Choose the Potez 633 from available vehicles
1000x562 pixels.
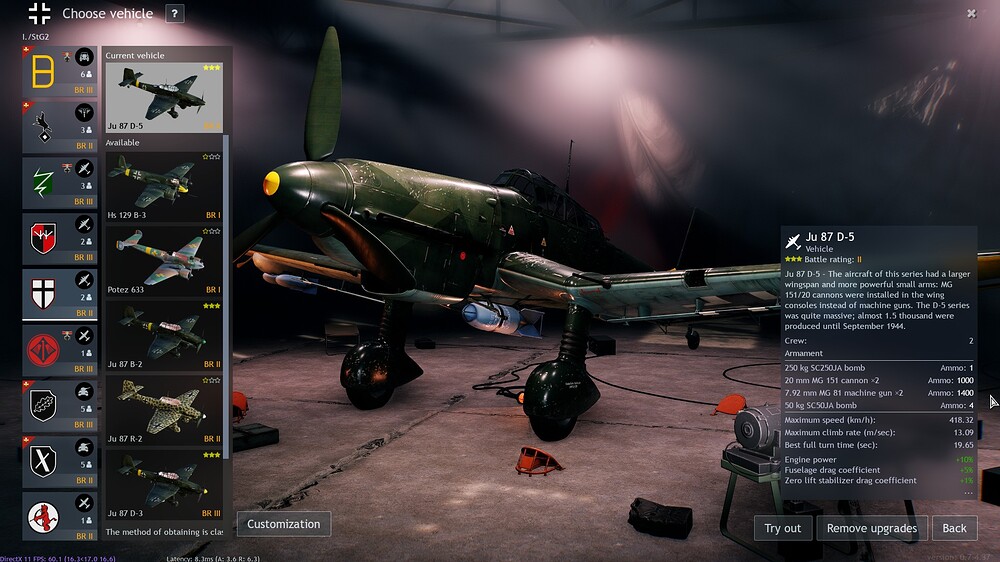pos(165,260)
